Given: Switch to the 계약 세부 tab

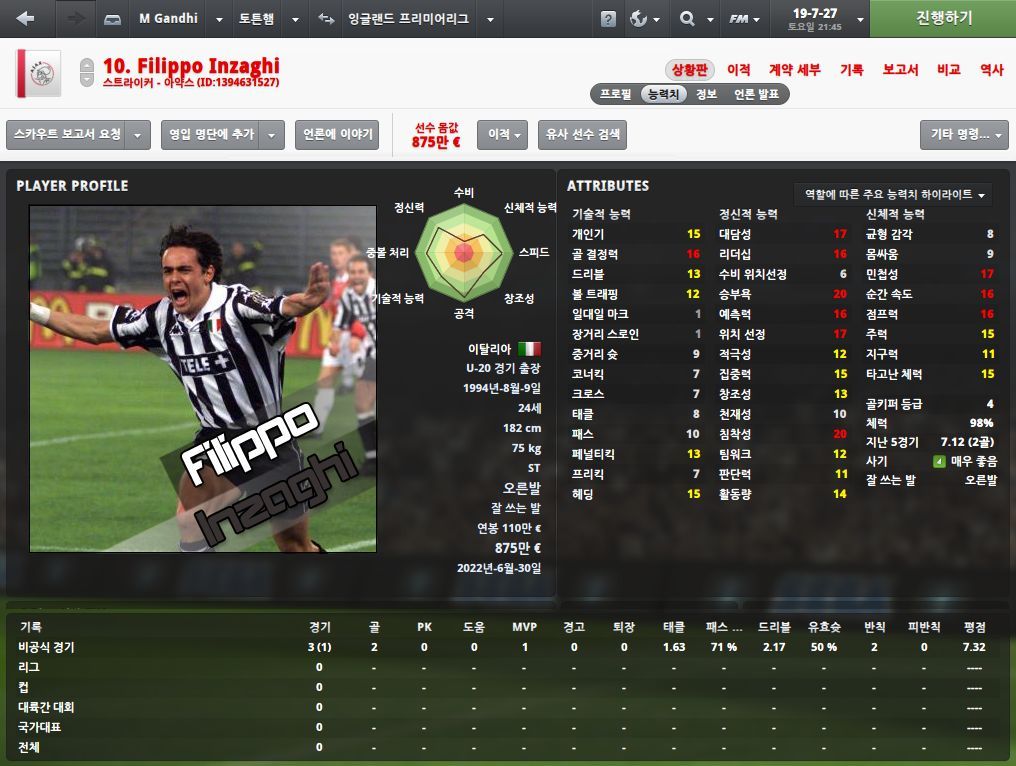Looking at the screenshot, I should pos(794,70).
